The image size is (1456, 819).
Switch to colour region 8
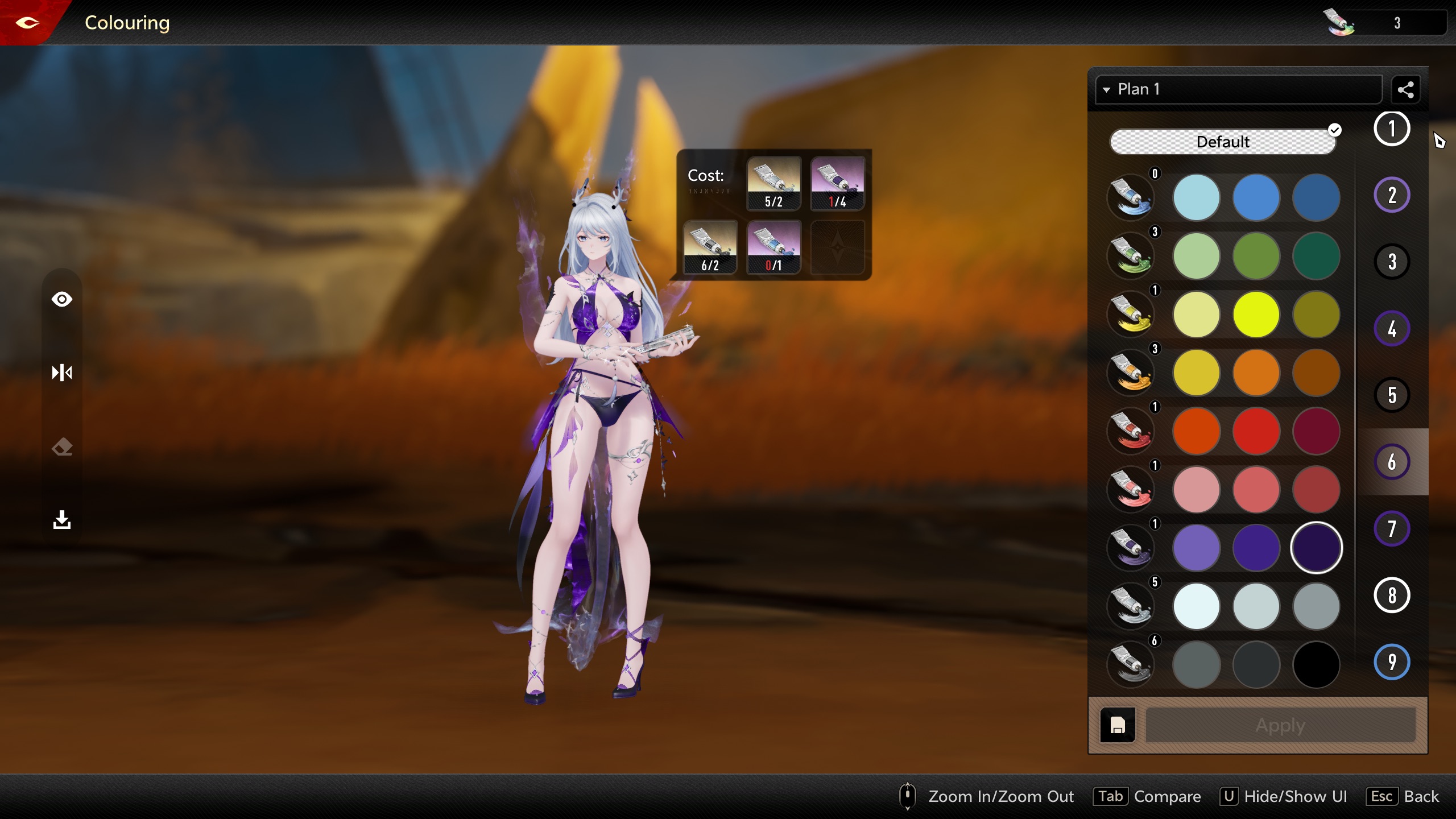coord(1391,595)
